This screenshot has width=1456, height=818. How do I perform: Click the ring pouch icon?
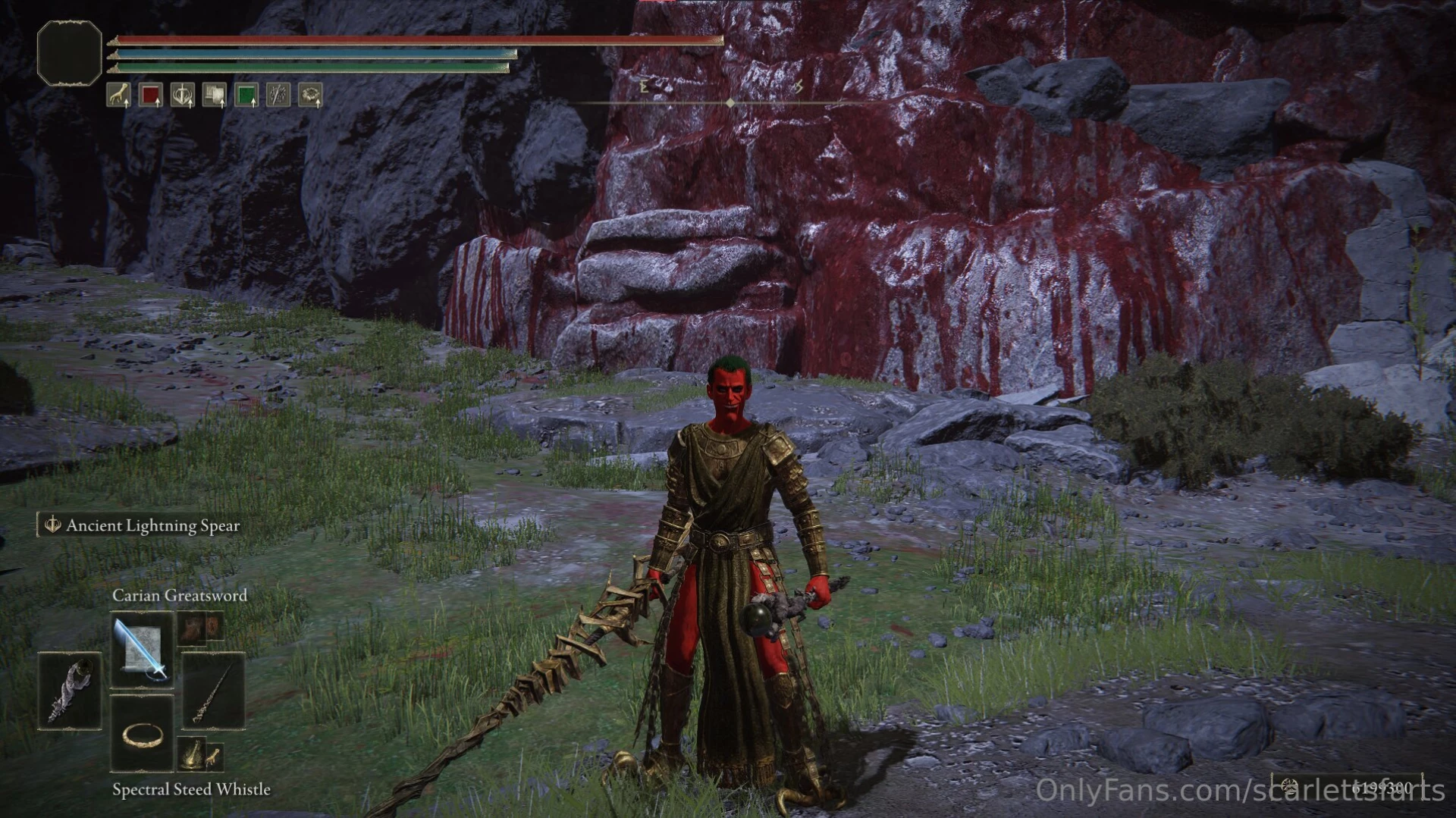tap(309, 94)
